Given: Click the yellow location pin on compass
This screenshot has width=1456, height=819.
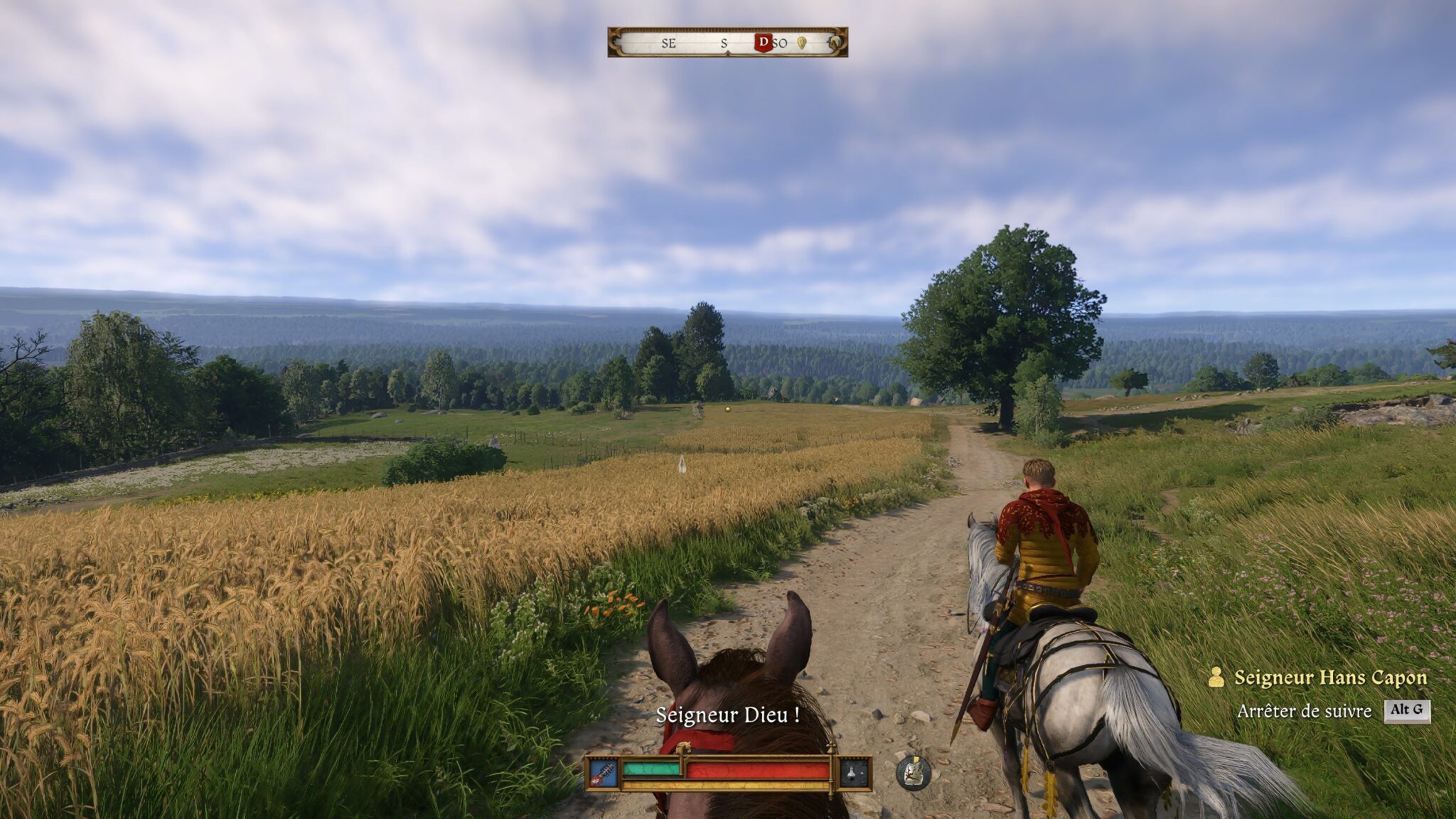Looking at the screenshot, I should (802, 43).
